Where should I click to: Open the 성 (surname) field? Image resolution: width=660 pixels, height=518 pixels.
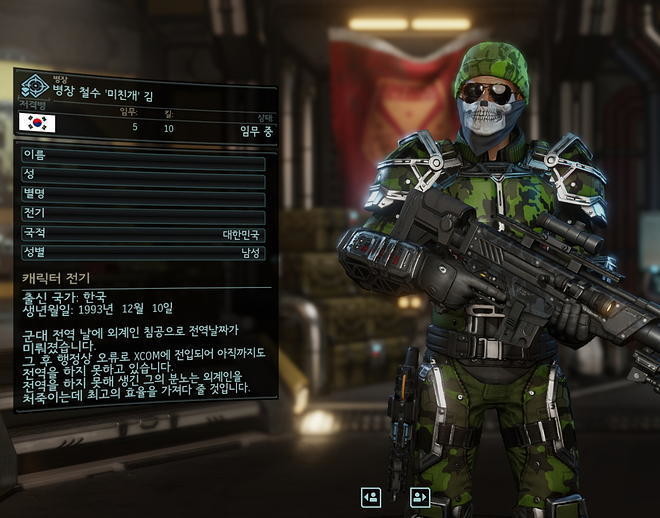(x=142, y=174)
